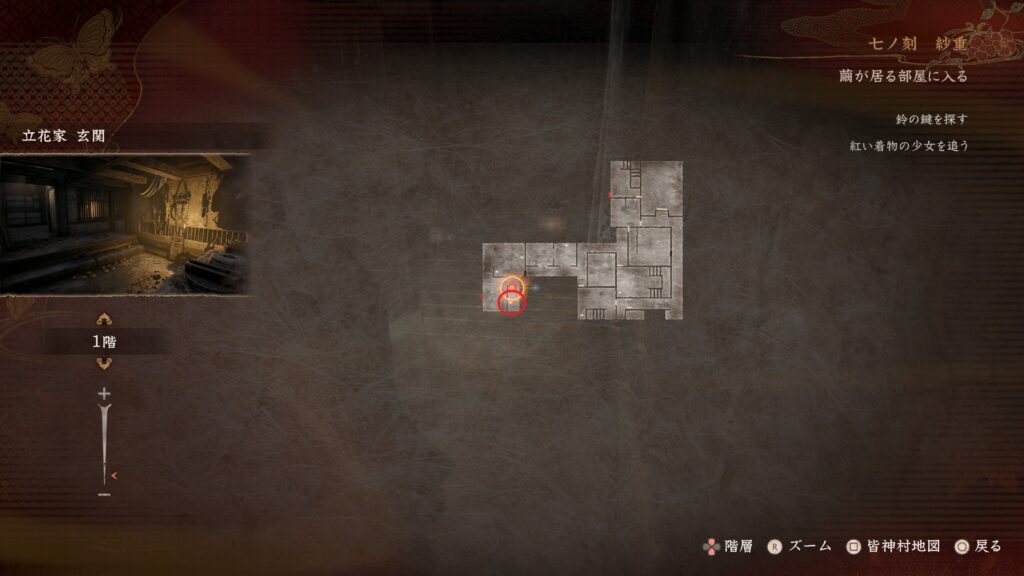Click the orange zoom level indicator arrow
This screenshot has height=576, width=1024.
tap(115, 475)
